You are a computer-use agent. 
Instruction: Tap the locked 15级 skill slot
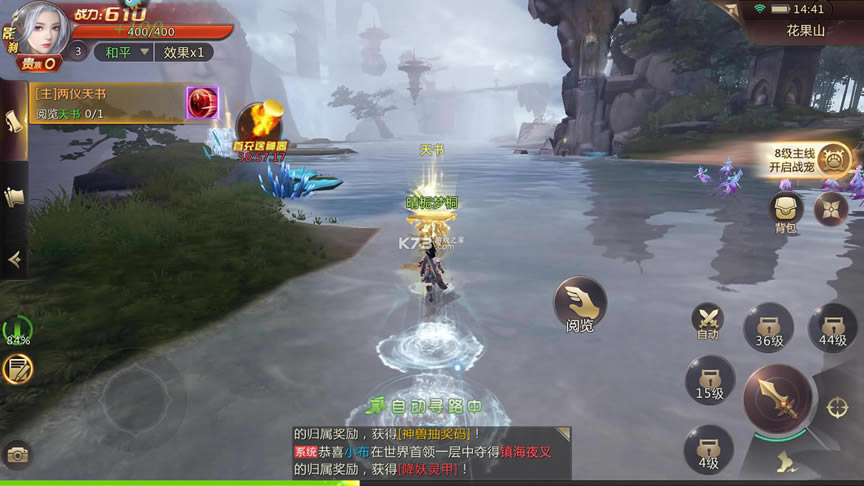[x=709, y=381]
